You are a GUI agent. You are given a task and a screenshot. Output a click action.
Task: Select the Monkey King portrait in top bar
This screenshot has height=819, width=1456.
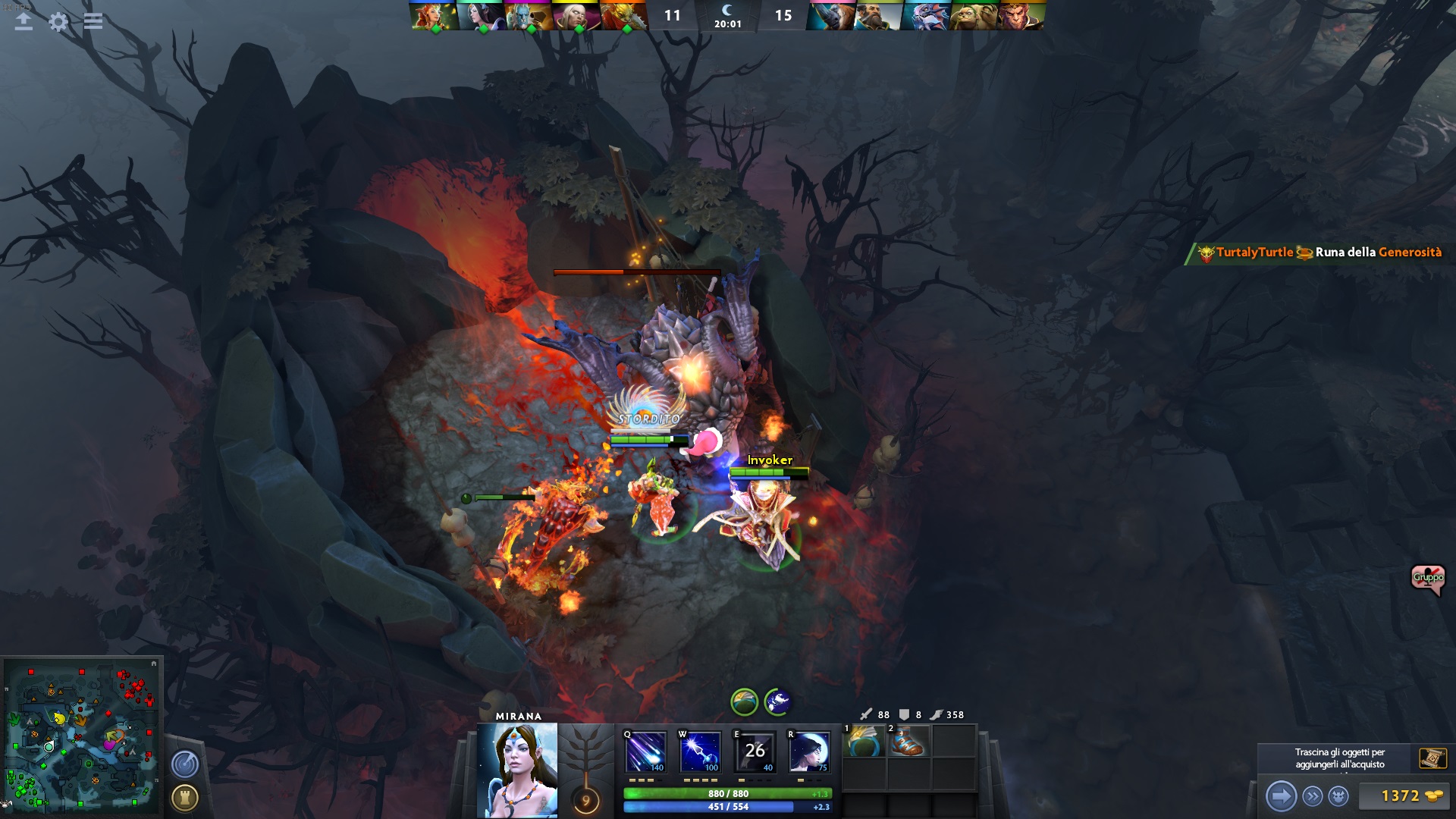coord(1021,16)
